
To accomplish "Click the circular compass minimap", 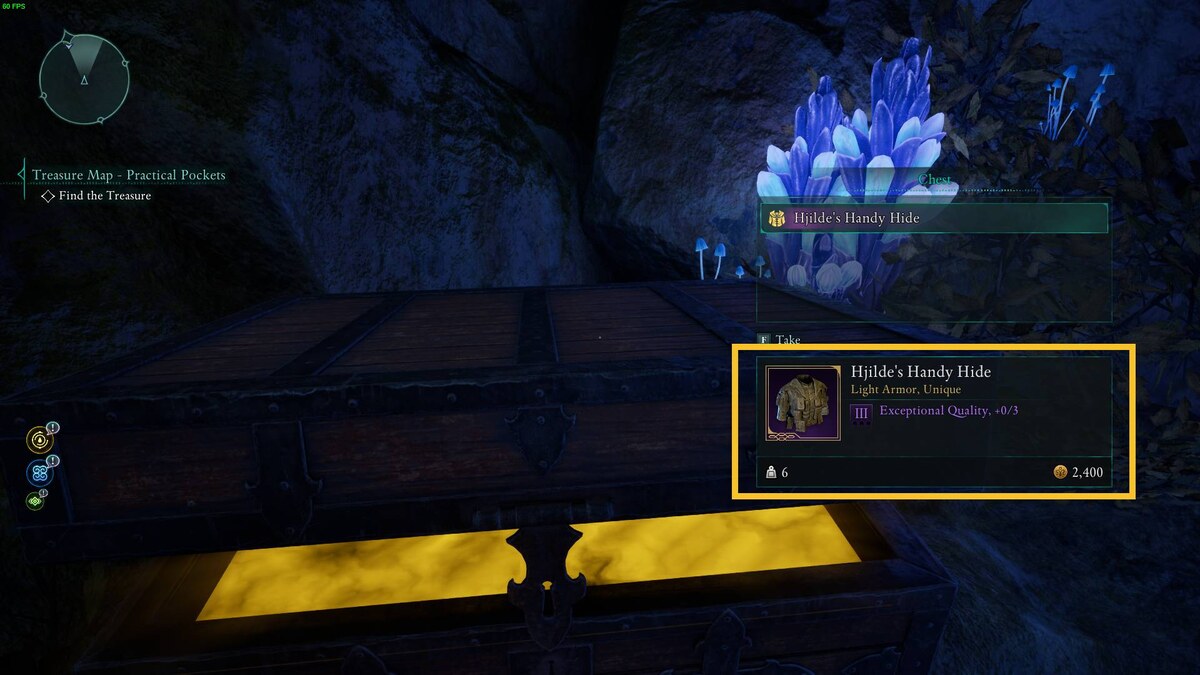I will pyautogui.click(x=84, y=78).
